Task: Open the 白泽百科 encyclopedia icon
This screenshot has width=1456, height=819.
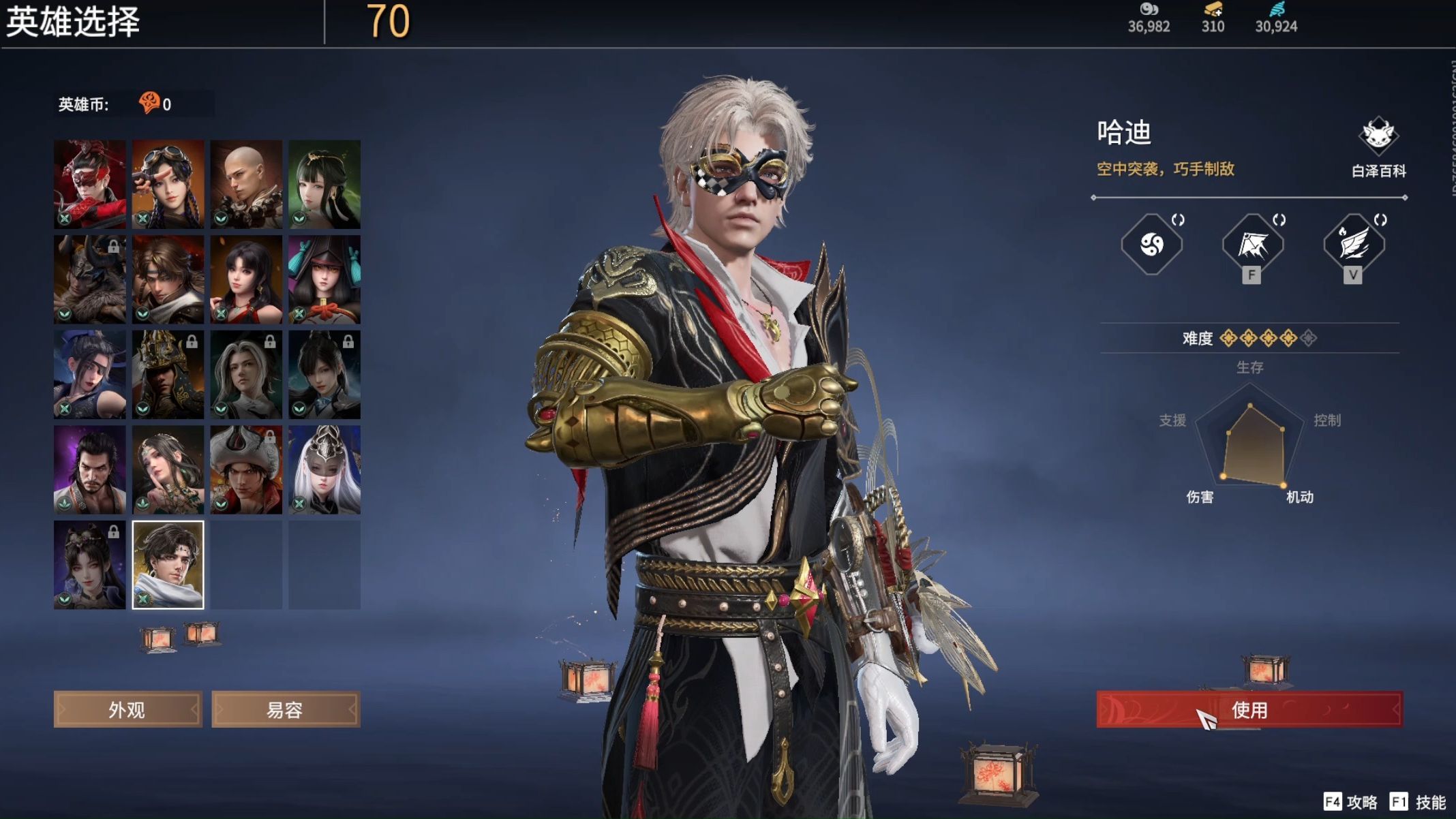Action: tap(1378, 136)
